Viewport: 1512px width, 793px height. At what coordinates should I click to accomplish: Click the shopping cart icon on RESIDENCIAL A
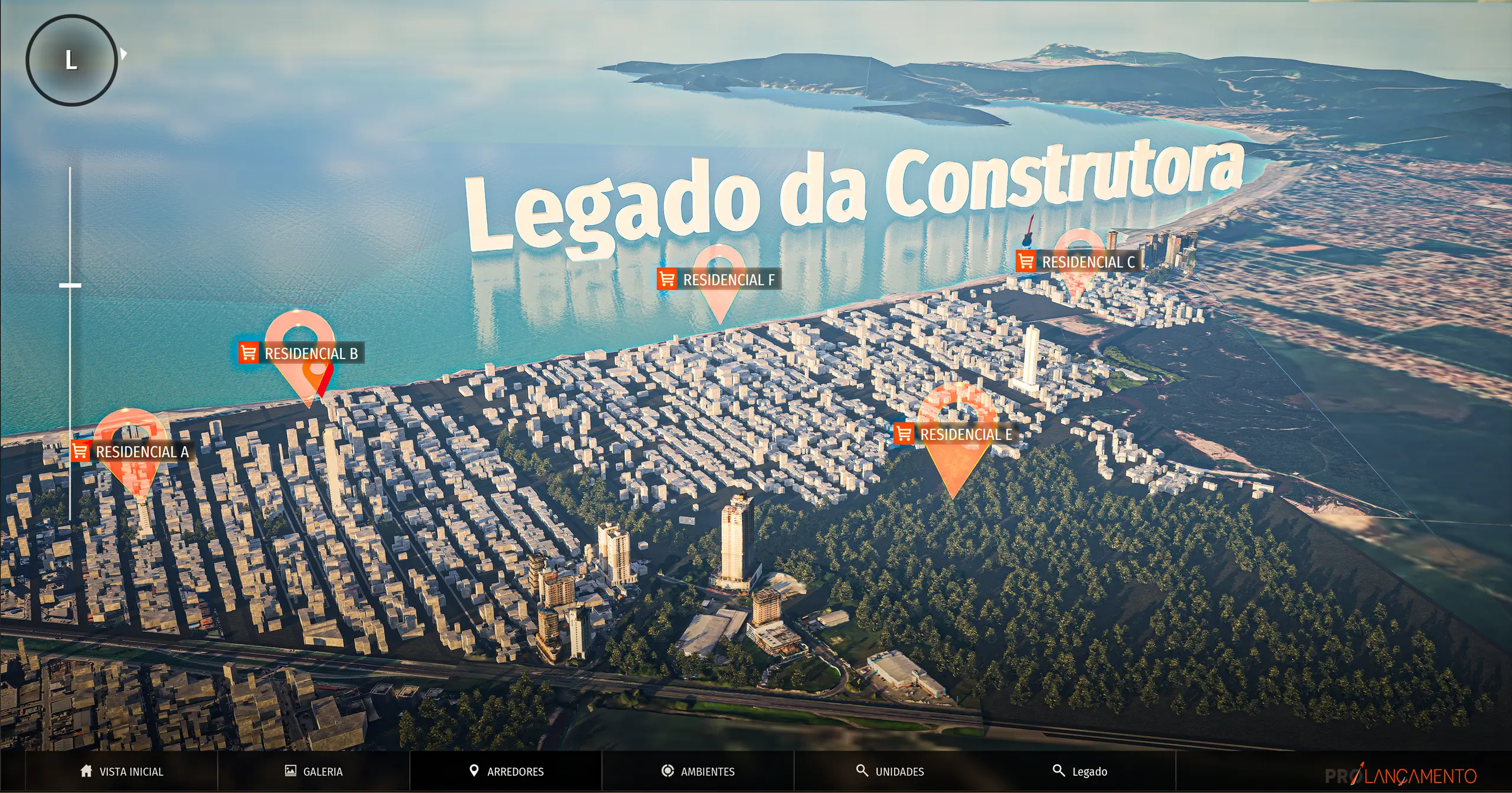tap(80, 452)
